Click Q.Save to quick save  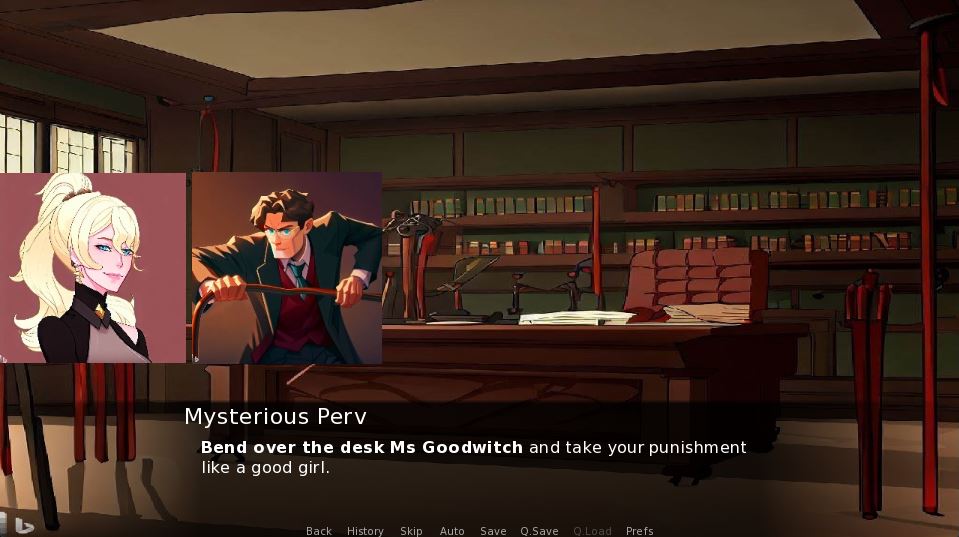click(x=539, y=531)
